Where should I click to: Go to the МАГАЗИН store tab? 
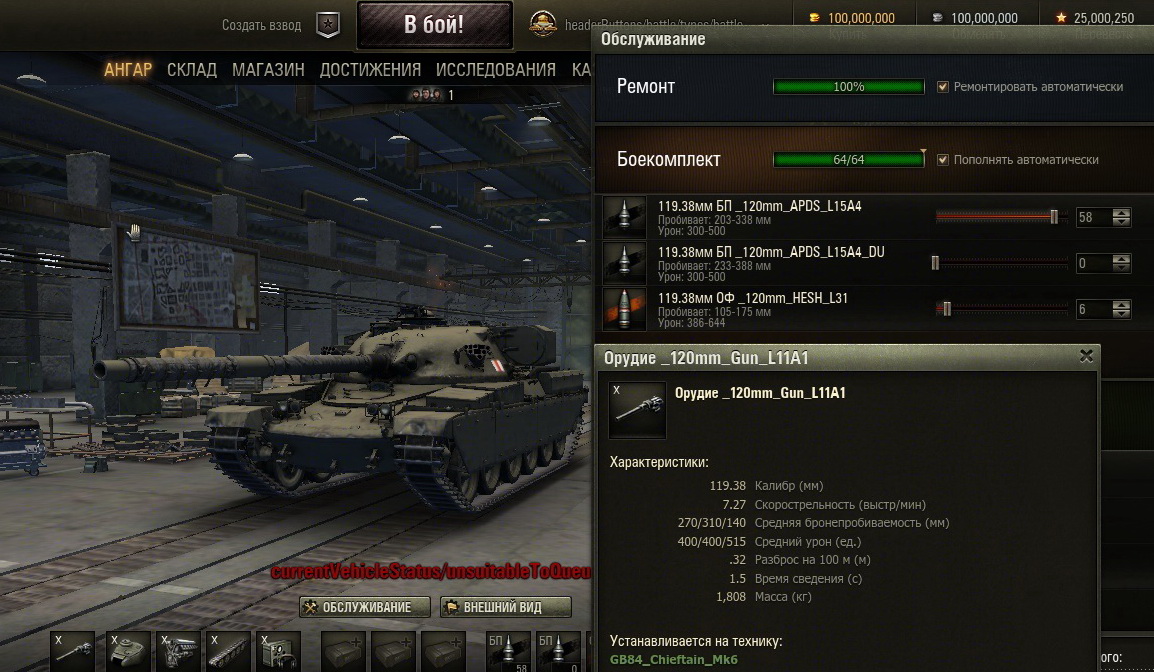[268, 70]
